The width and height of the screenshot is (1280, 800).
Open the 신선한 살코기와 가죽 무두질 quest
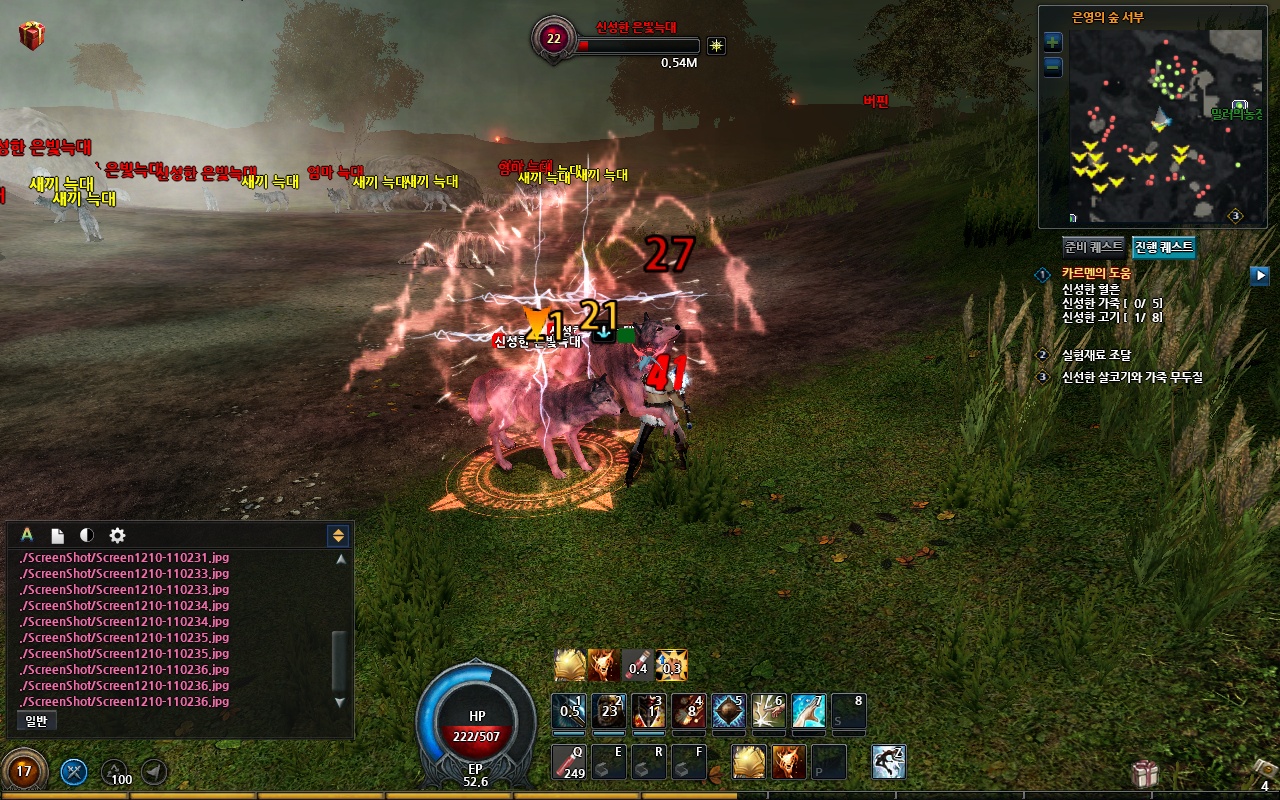[1130, 377]
